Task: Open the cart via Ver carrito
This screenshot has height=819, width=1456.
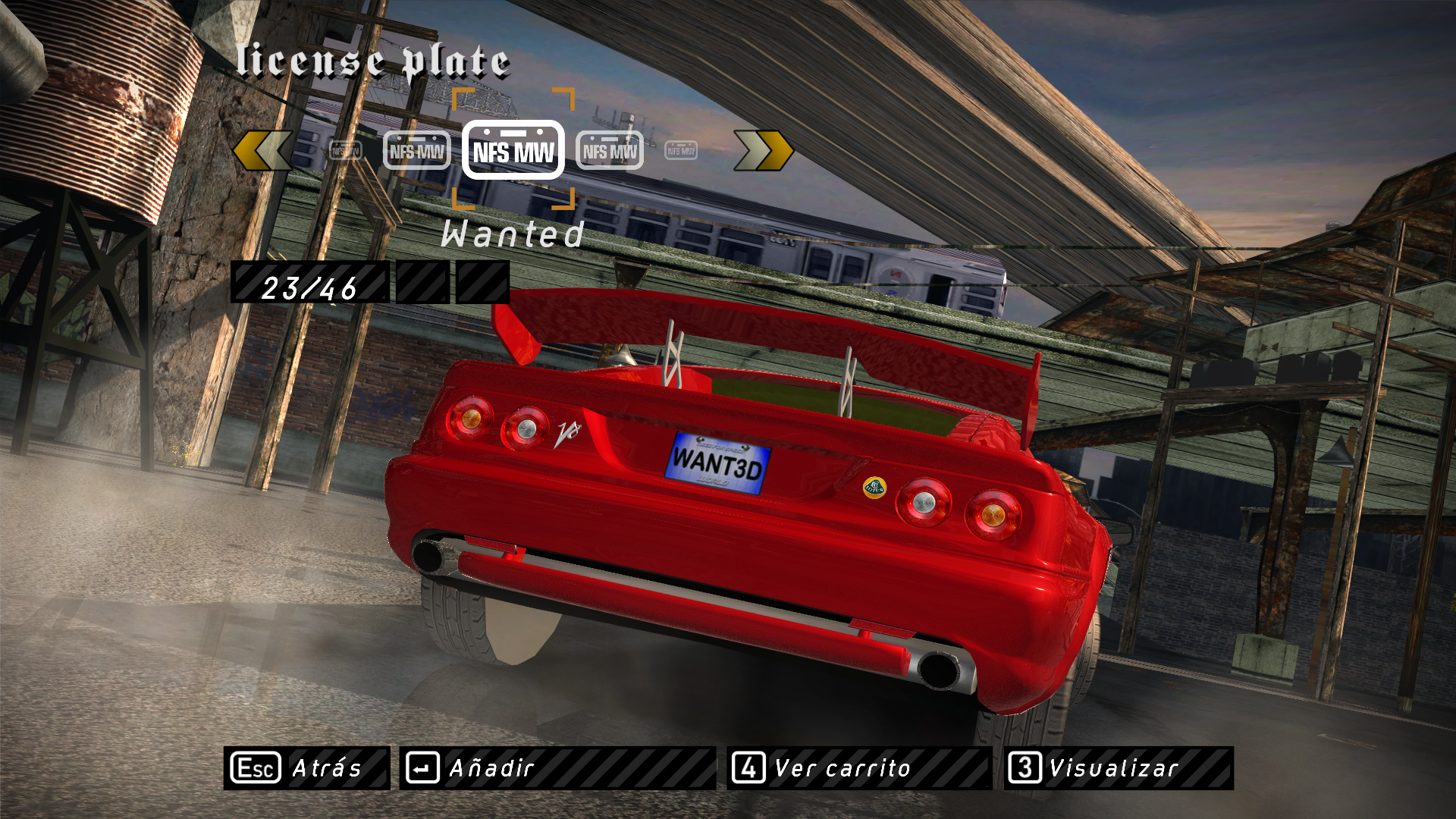Action: tap(858, 768)
